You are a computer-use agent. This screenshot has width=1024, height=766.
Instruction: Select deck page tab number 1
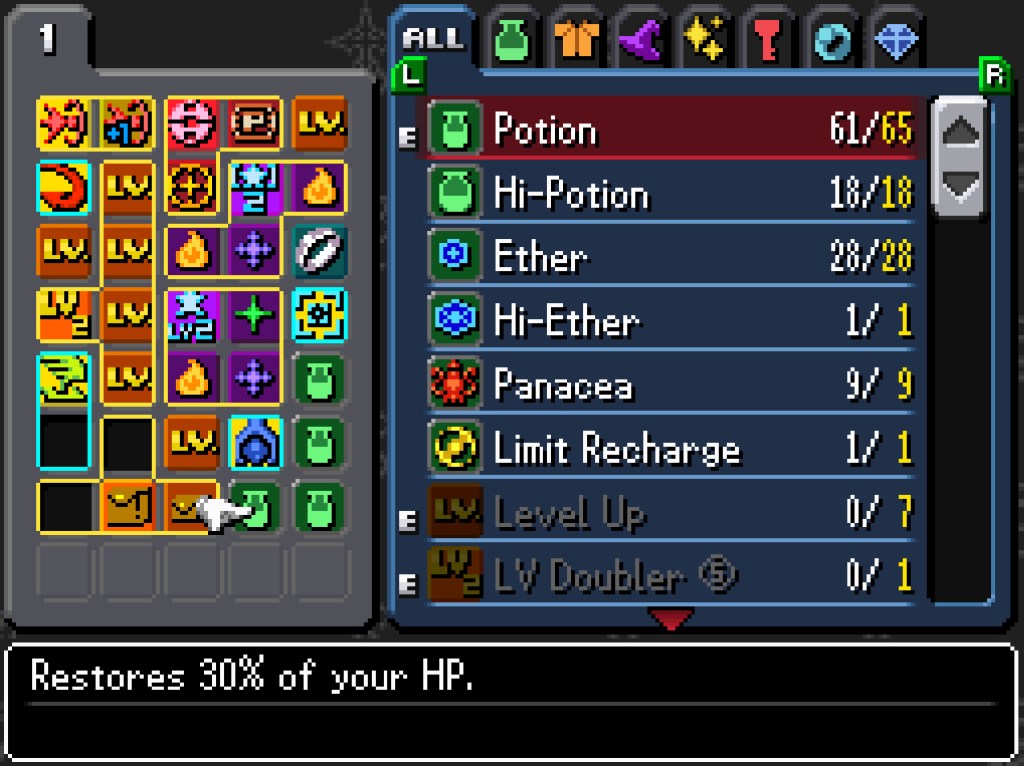(48, 40)
